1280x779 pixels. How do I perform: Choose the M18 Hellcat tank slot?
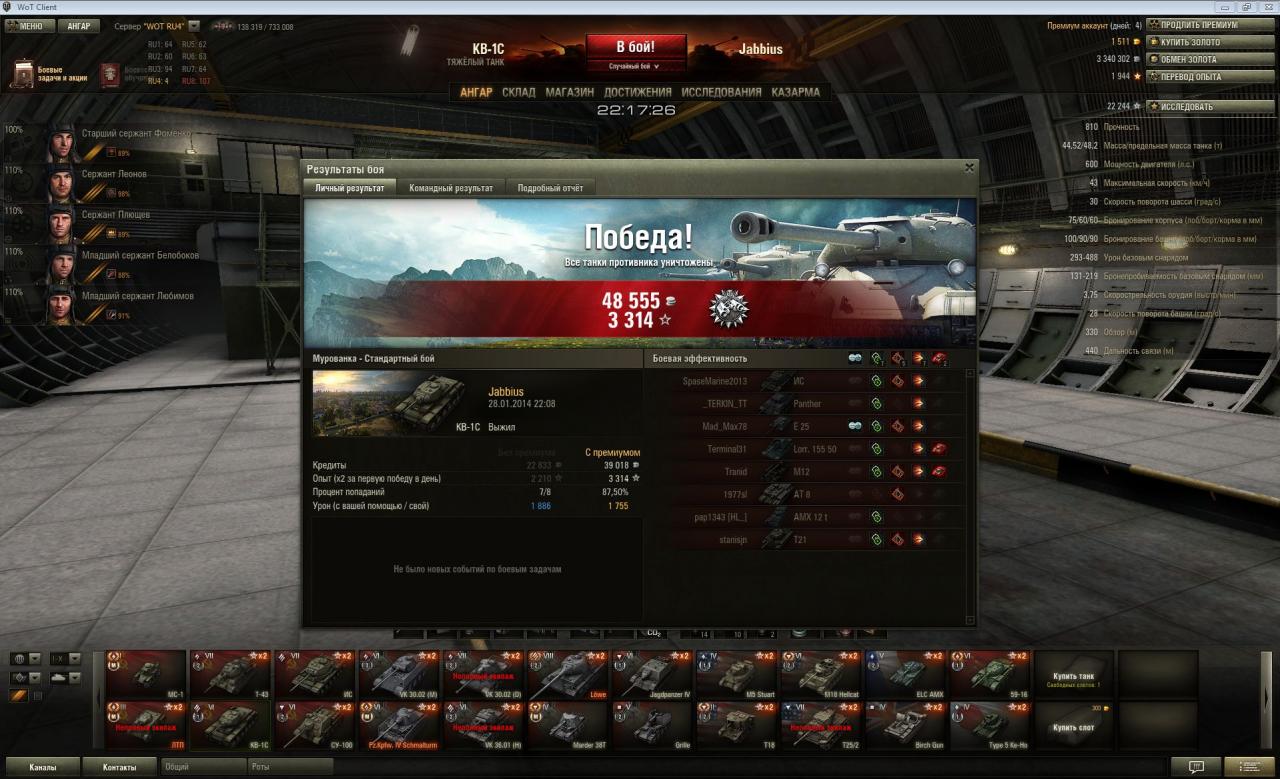click(x=821, y=675)
